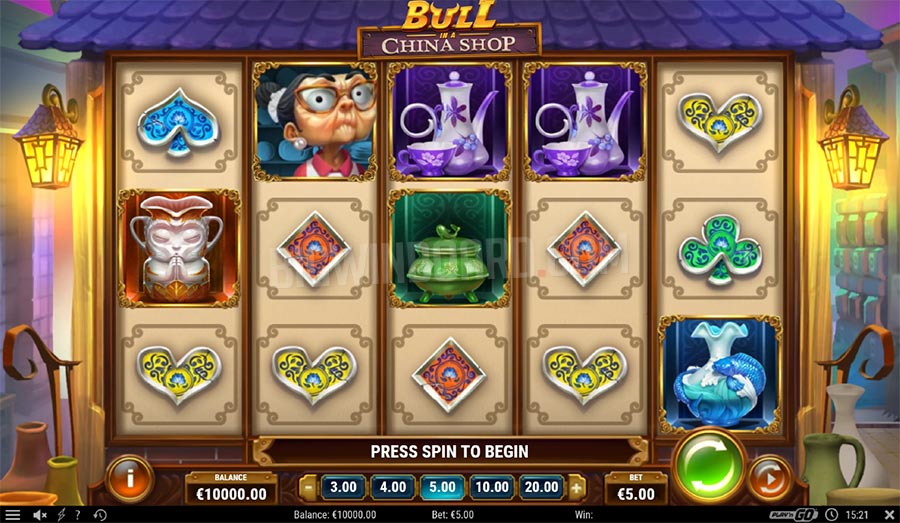The image size is (900, 523).
Task: Increase the bet with the plus button
Action: click(x=577, y=488)
